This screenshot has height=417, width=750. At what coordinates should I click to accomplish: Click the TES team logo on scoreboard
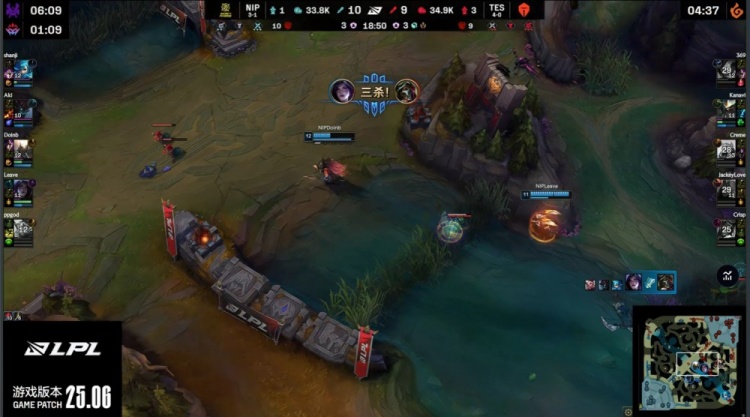pos(523,9)
